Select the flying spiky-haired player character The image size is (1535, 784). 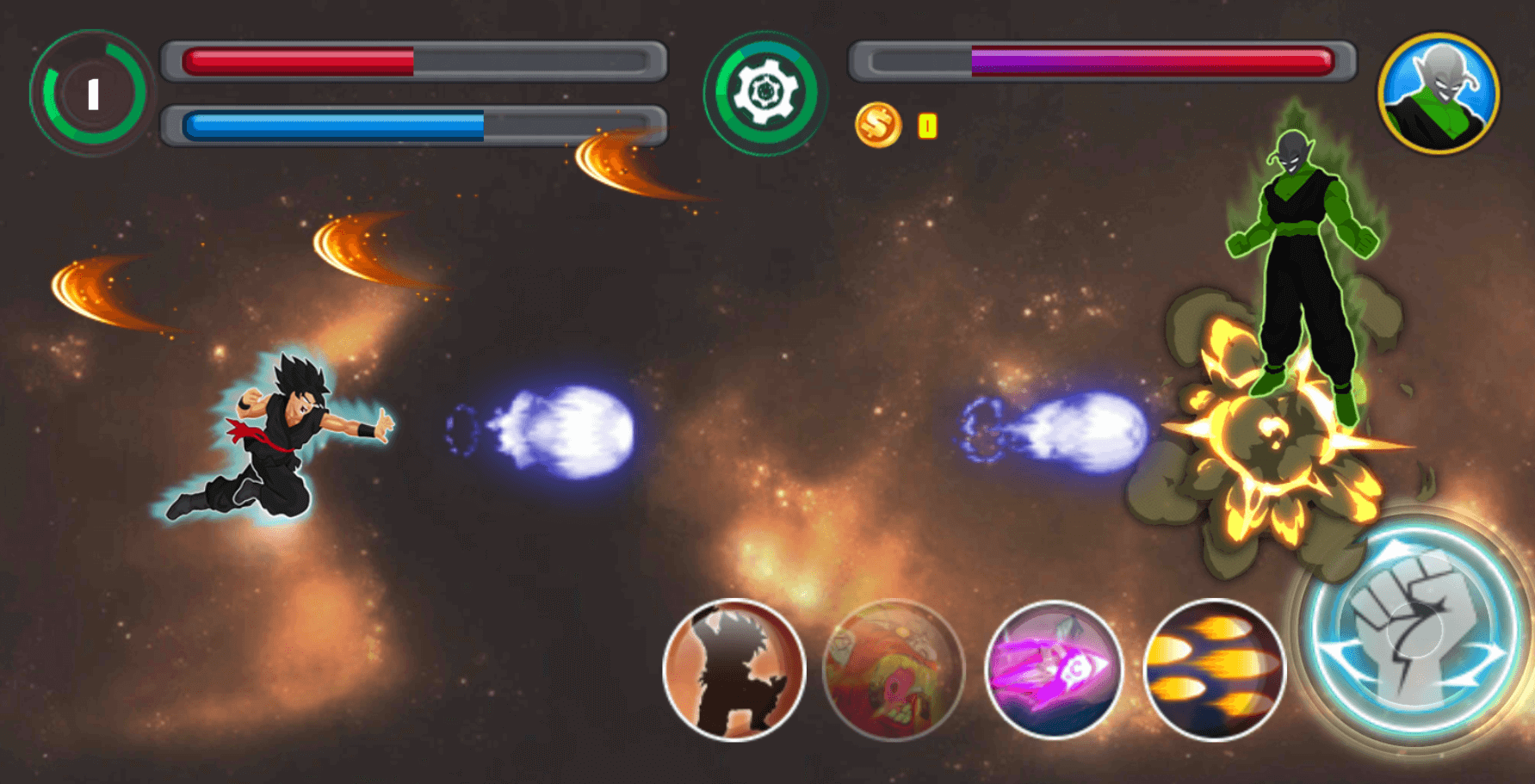click(x=284, y=435)
